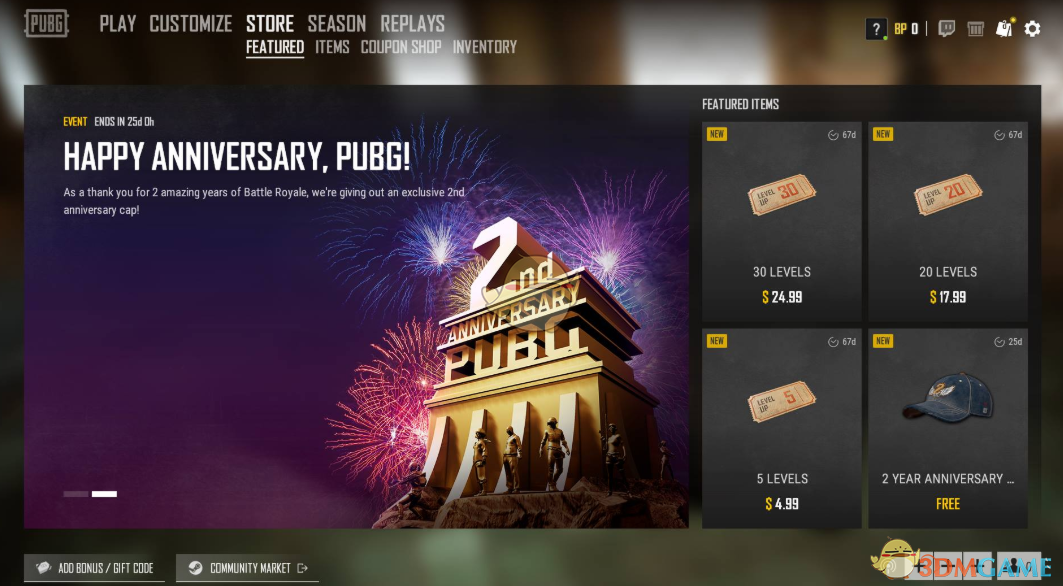Open the crate icon in top bar
The height and width of the screenshot is (586, 1063).
click(975, 29)
